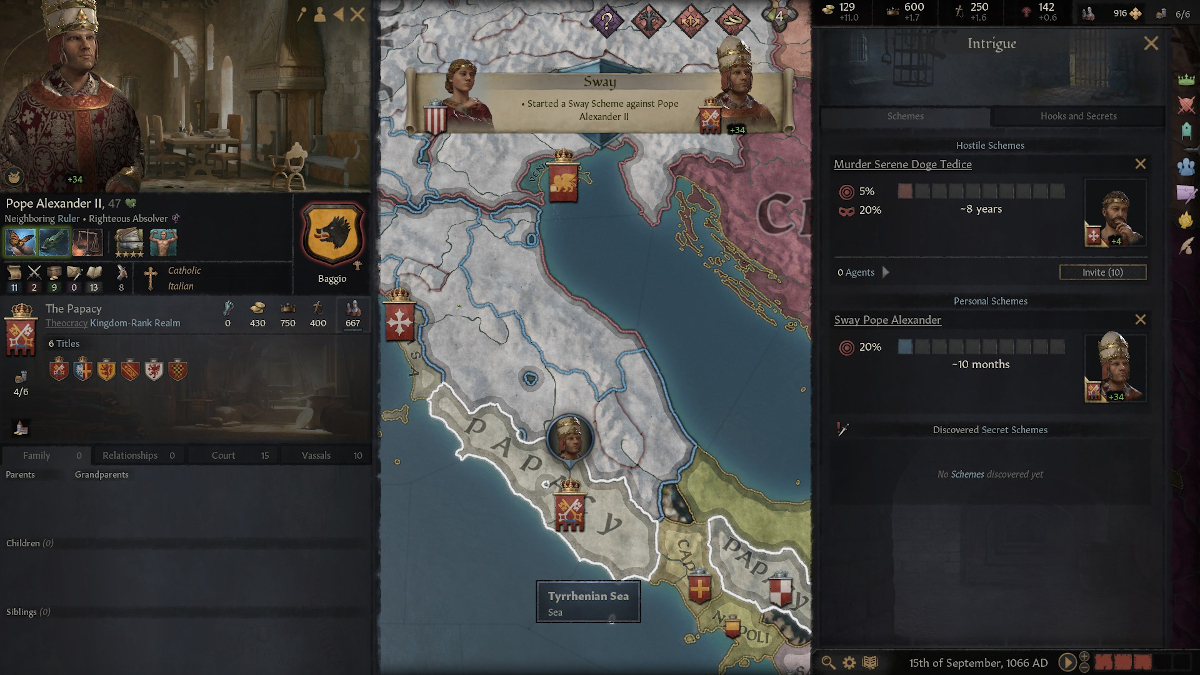This screenshot has height=675, width=1200.
Task: Open the Sway Pope Alexander scheme
Action: 887,320
